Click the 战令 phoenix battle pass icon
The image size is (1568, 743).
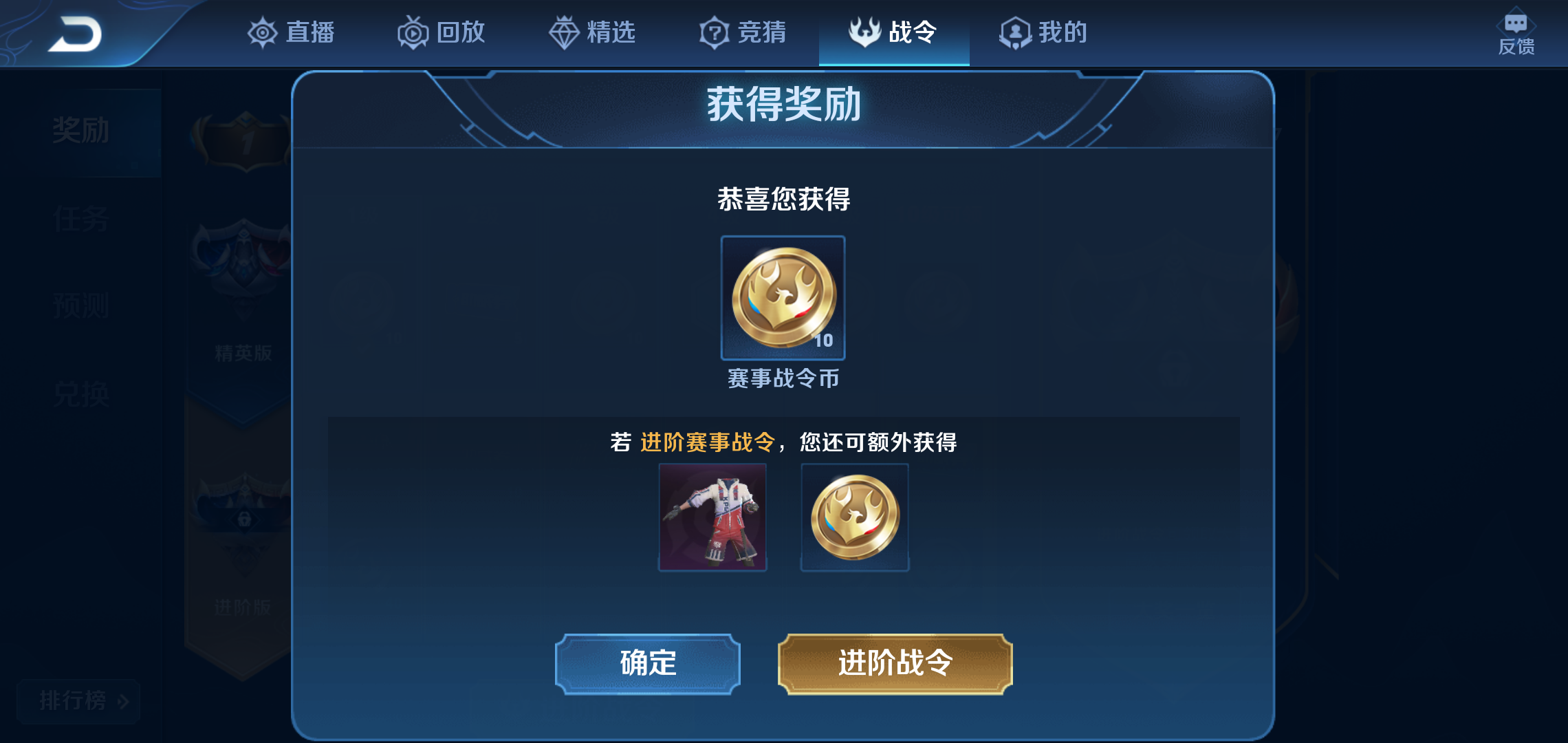pos(864,31)
